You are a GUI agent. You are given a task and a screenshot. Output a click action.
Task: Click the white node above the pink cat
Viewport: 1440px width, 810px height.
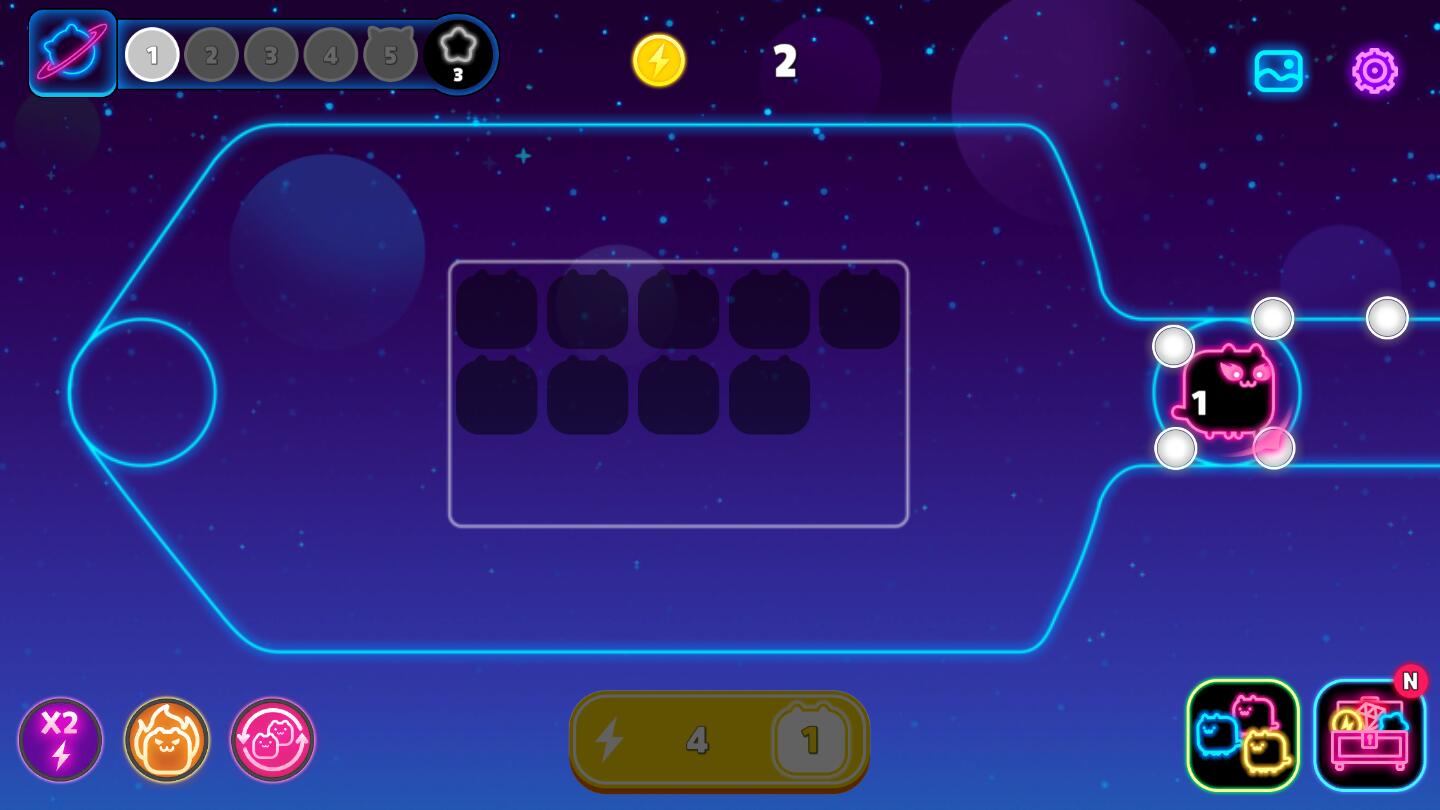(1272, 317)
